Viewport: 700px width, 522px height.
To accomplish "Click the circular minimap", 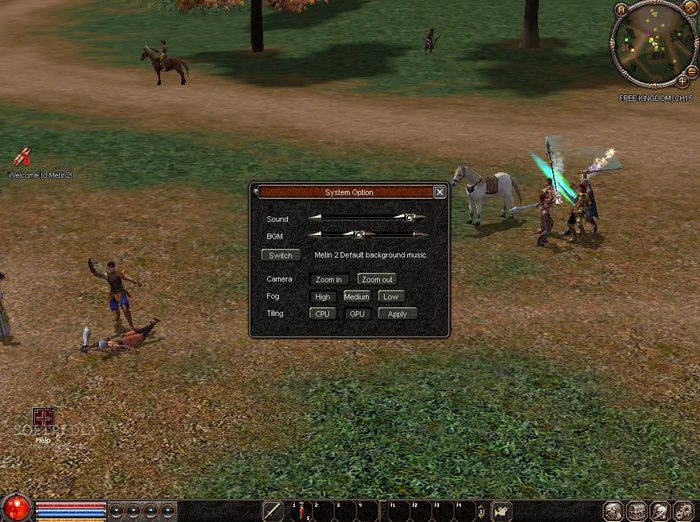I will point(653,46).
